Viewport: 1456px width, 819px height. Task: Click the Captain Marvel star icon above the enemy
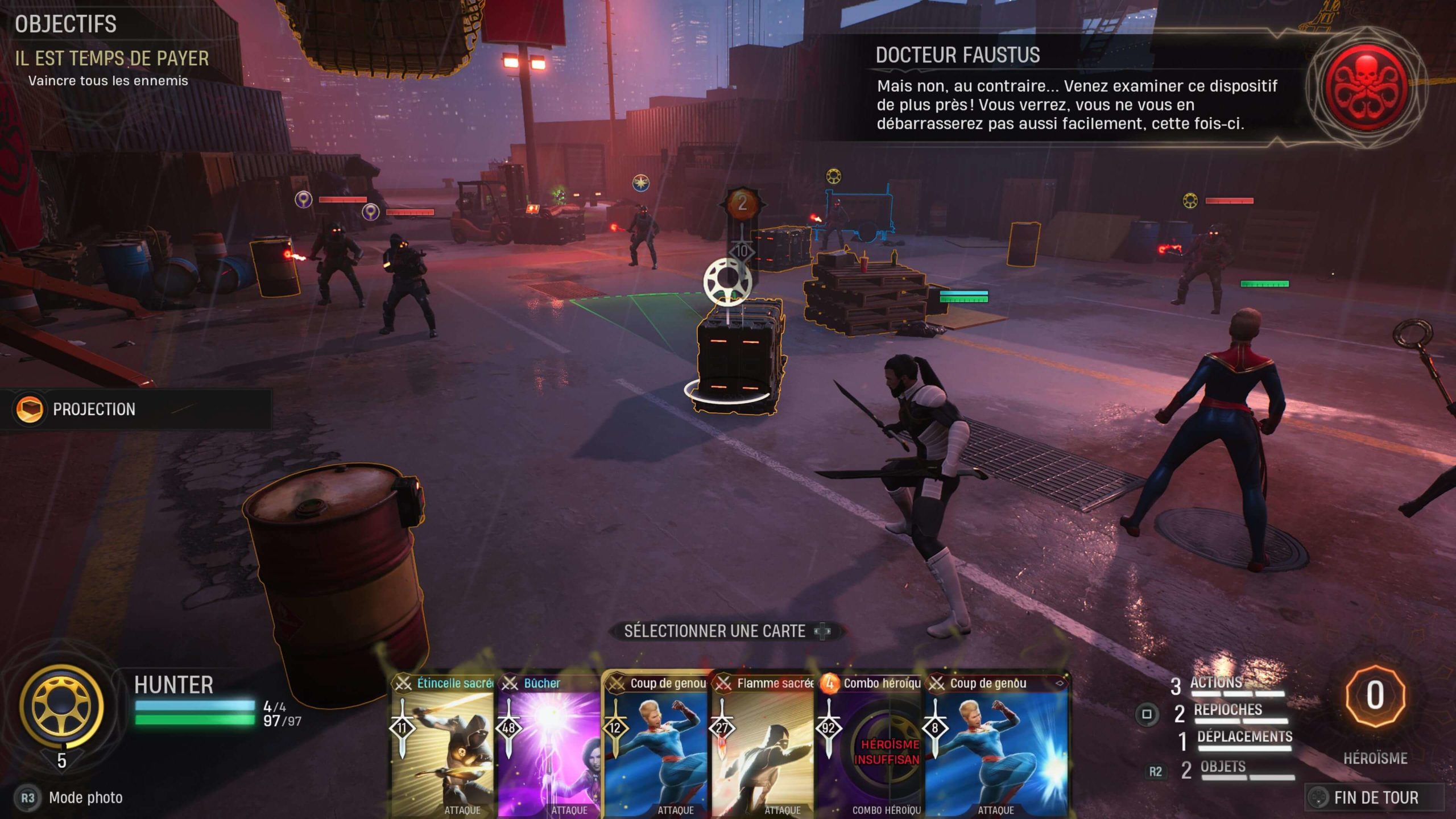641,183
